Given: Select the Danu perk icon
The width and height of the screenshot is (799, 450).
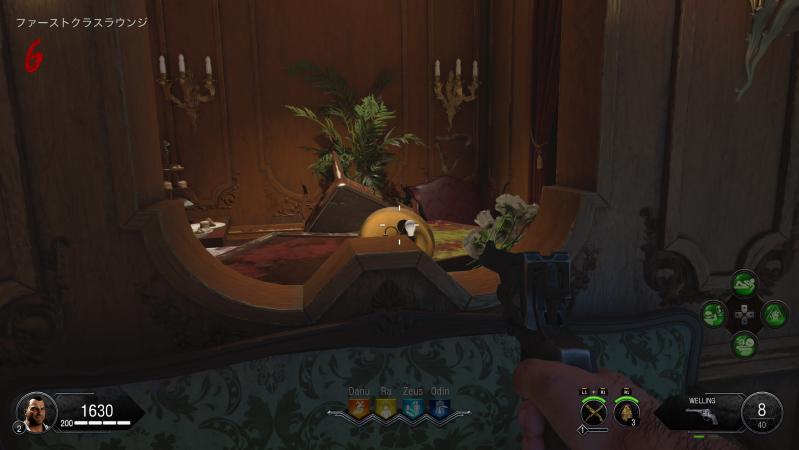Looking at the screenshot, I should click(358, 407).
